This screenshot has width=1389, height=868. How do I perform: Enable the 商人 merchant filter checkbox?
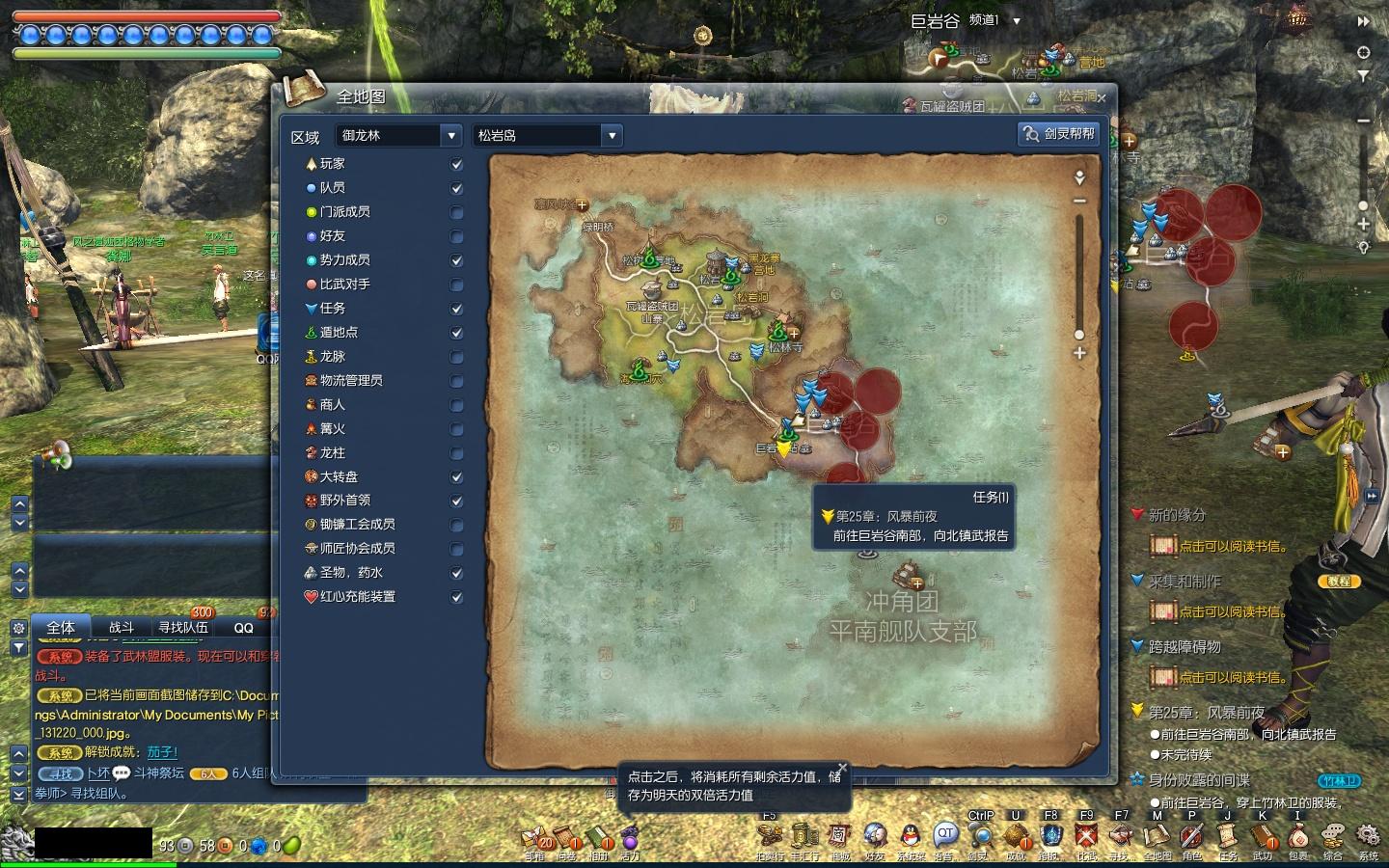point(457,406)
